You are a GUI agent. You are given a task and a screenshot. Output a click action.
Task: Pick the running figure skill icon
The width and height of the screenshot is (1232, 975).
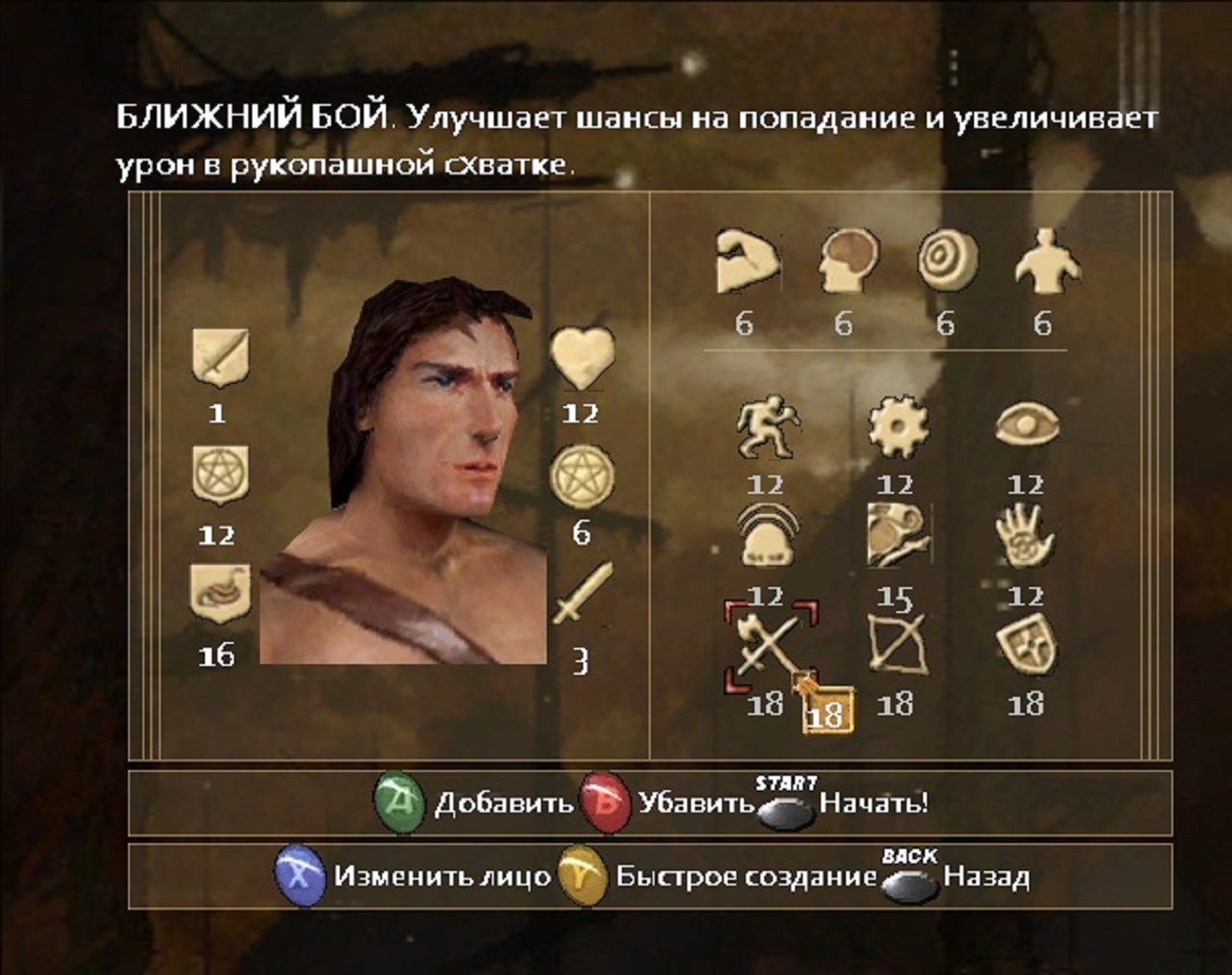767,427
